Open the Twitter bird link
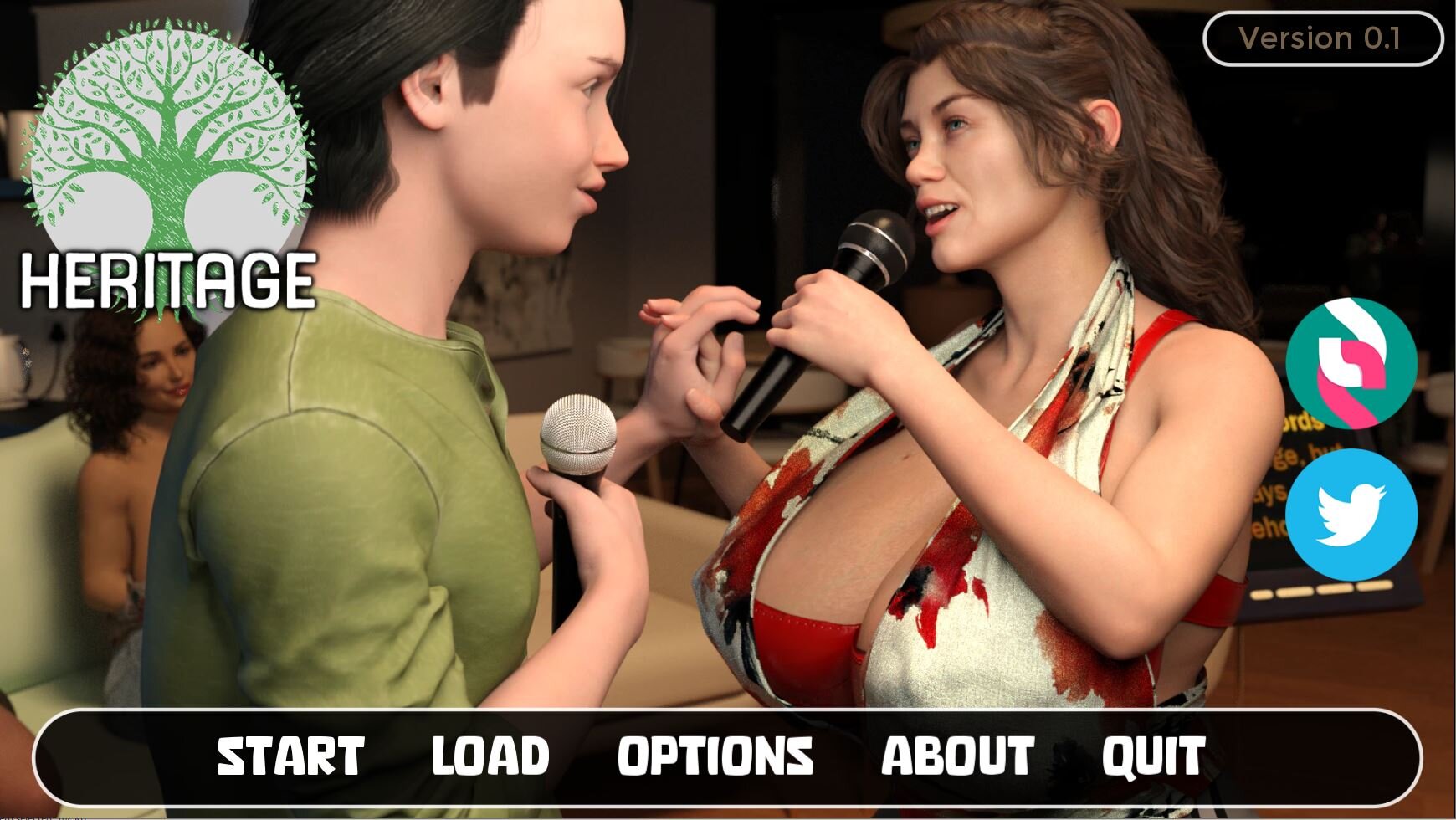Viewport: 1456px width, 820px height. [x=1351, y=515]
